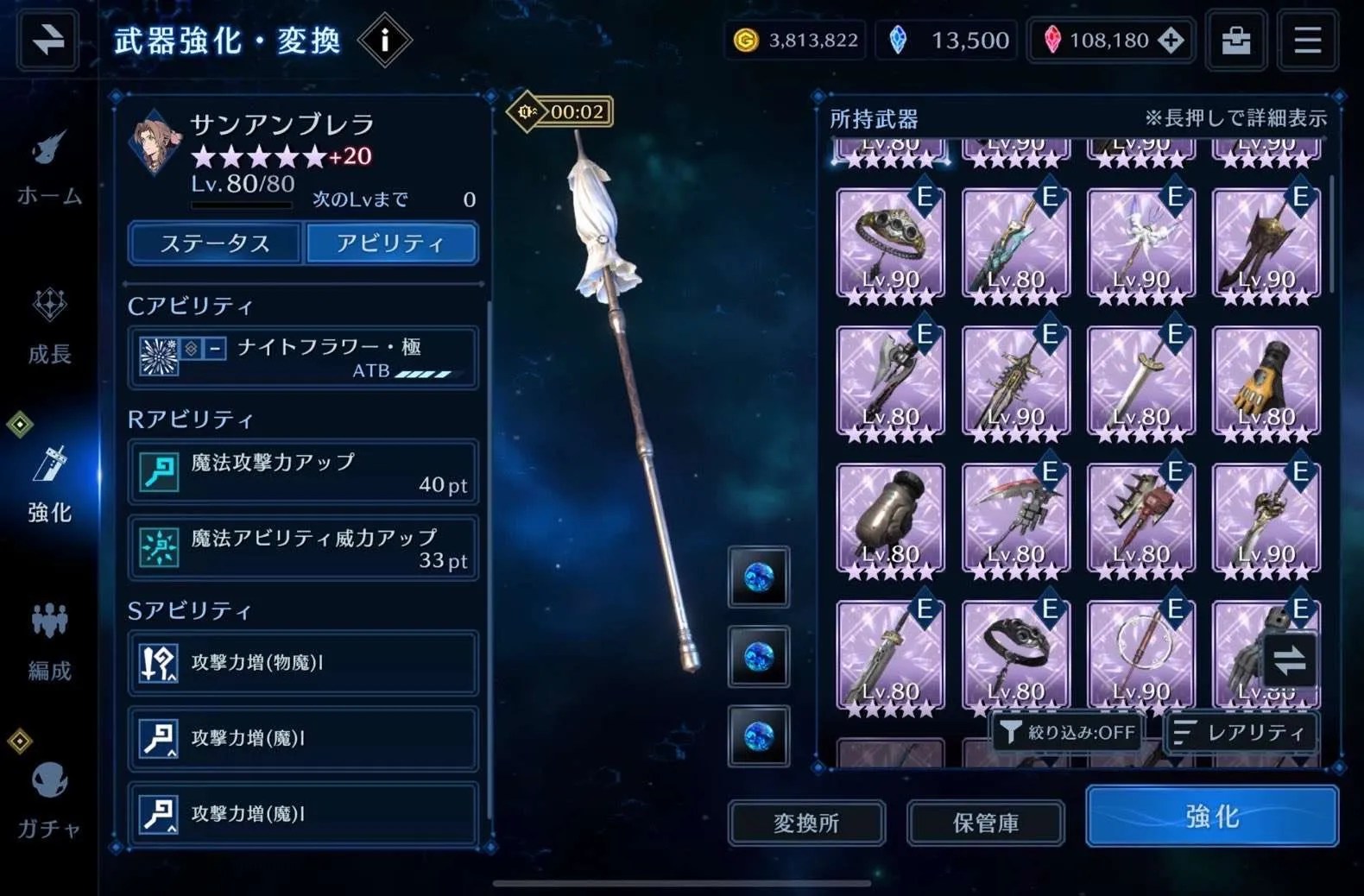Pick the white katana sword weapon tile
Image resolution: width=1364 pixels, height=896 pixels.
[1140, 380]
